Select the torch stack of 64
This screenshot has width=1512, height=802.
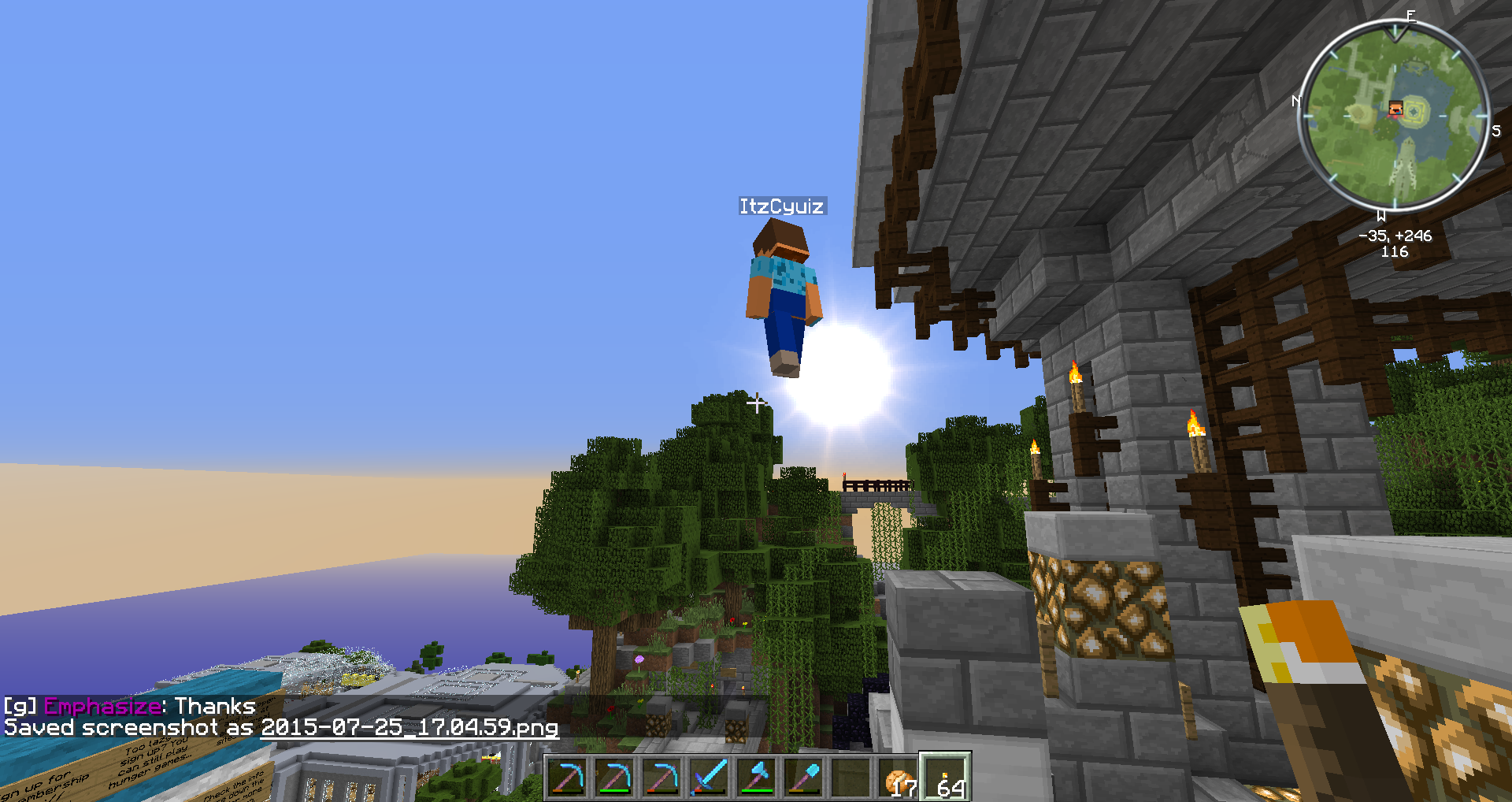pyautogui.click(x=946, y=777)
